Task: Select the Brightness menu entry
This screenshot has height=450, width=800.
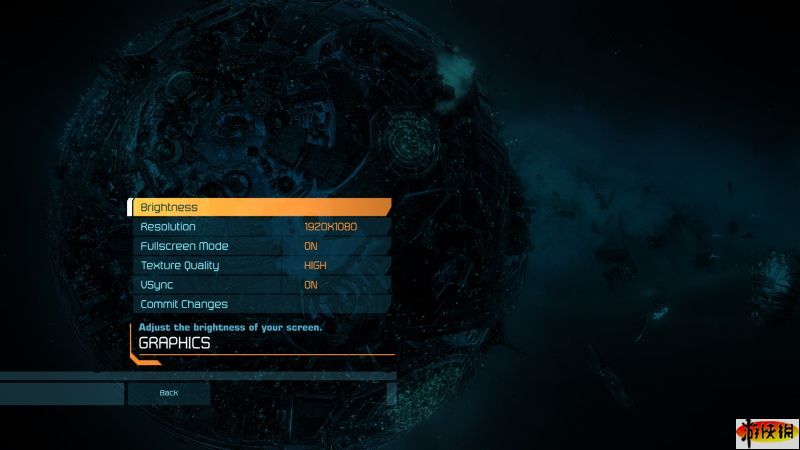Action: pos(260,207)
